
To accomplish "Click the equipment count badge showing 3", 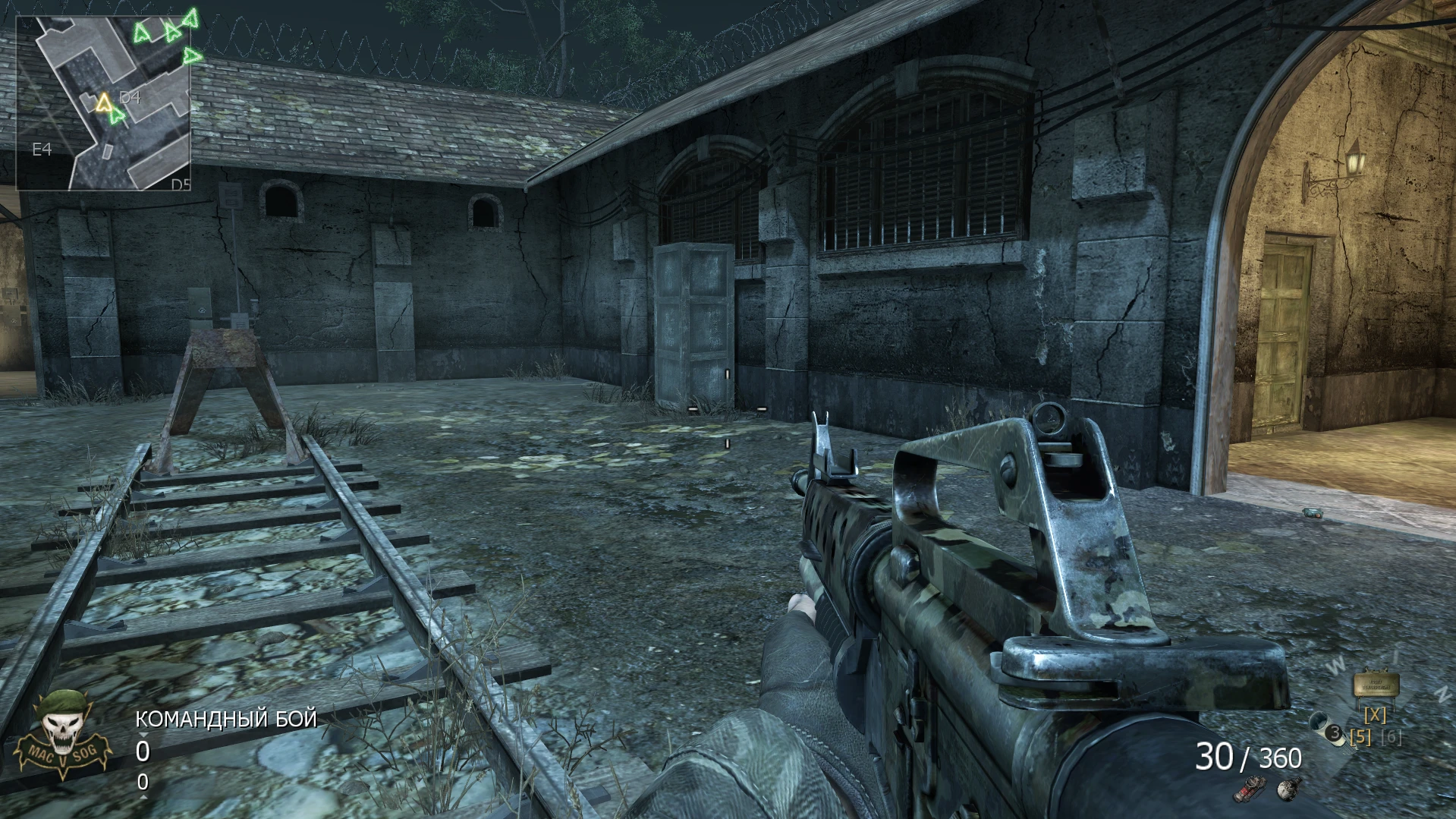I will 1333,732.
